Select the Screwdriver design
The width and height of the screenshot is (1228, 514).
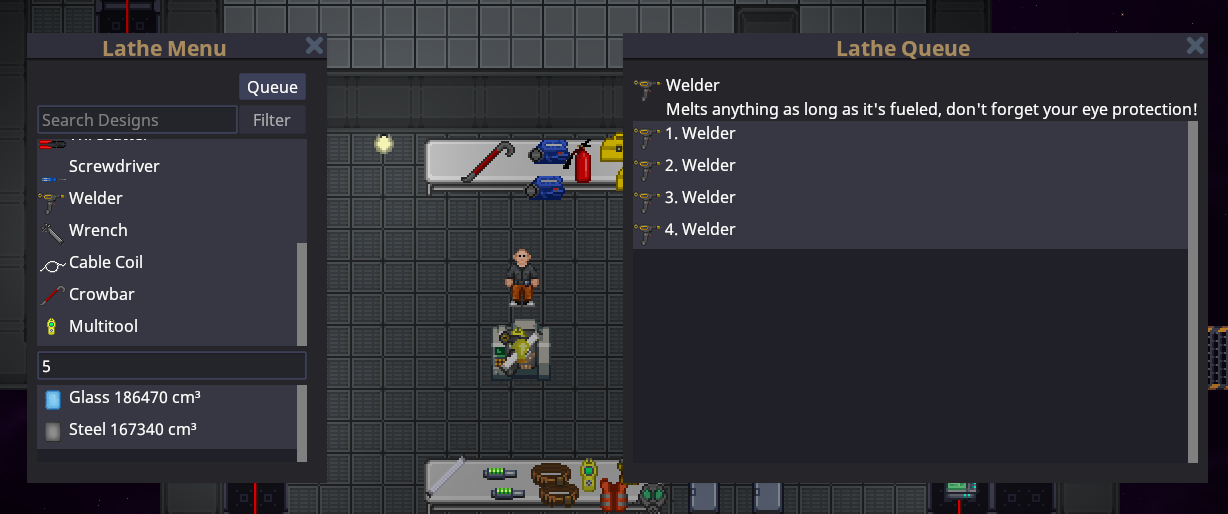pyautogui.click(x=114, y=166)
